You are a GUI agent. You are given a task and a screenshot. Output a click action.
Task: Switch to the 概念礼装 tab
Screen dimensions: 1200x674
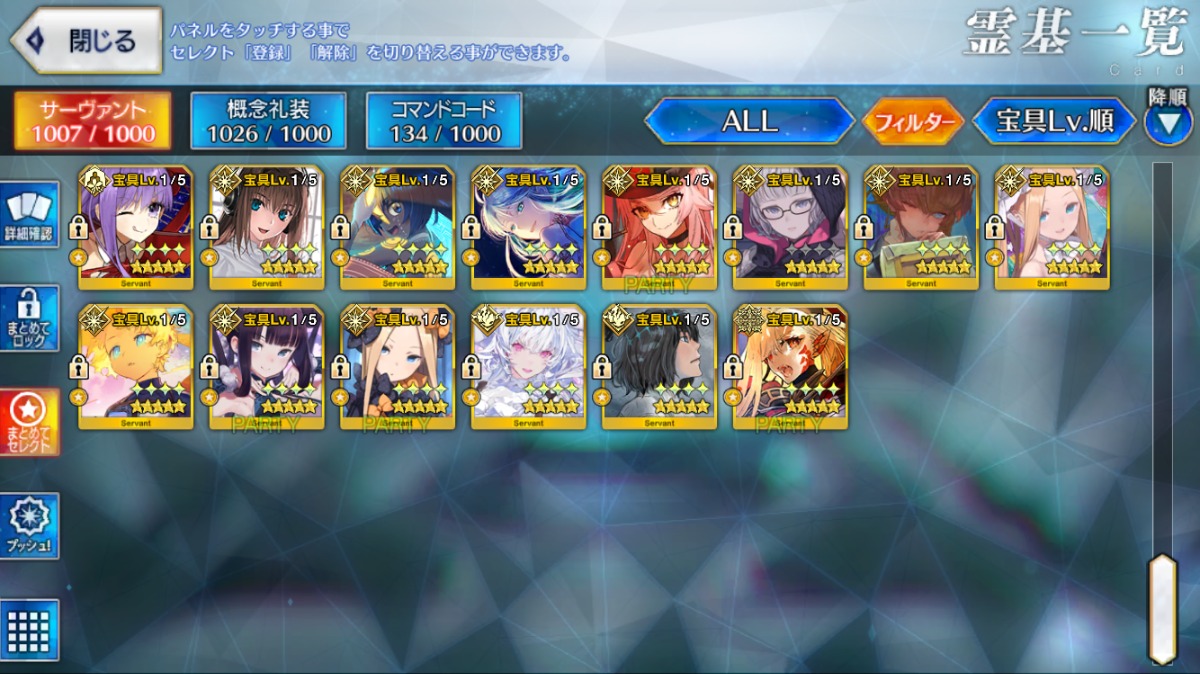point(268,121)
